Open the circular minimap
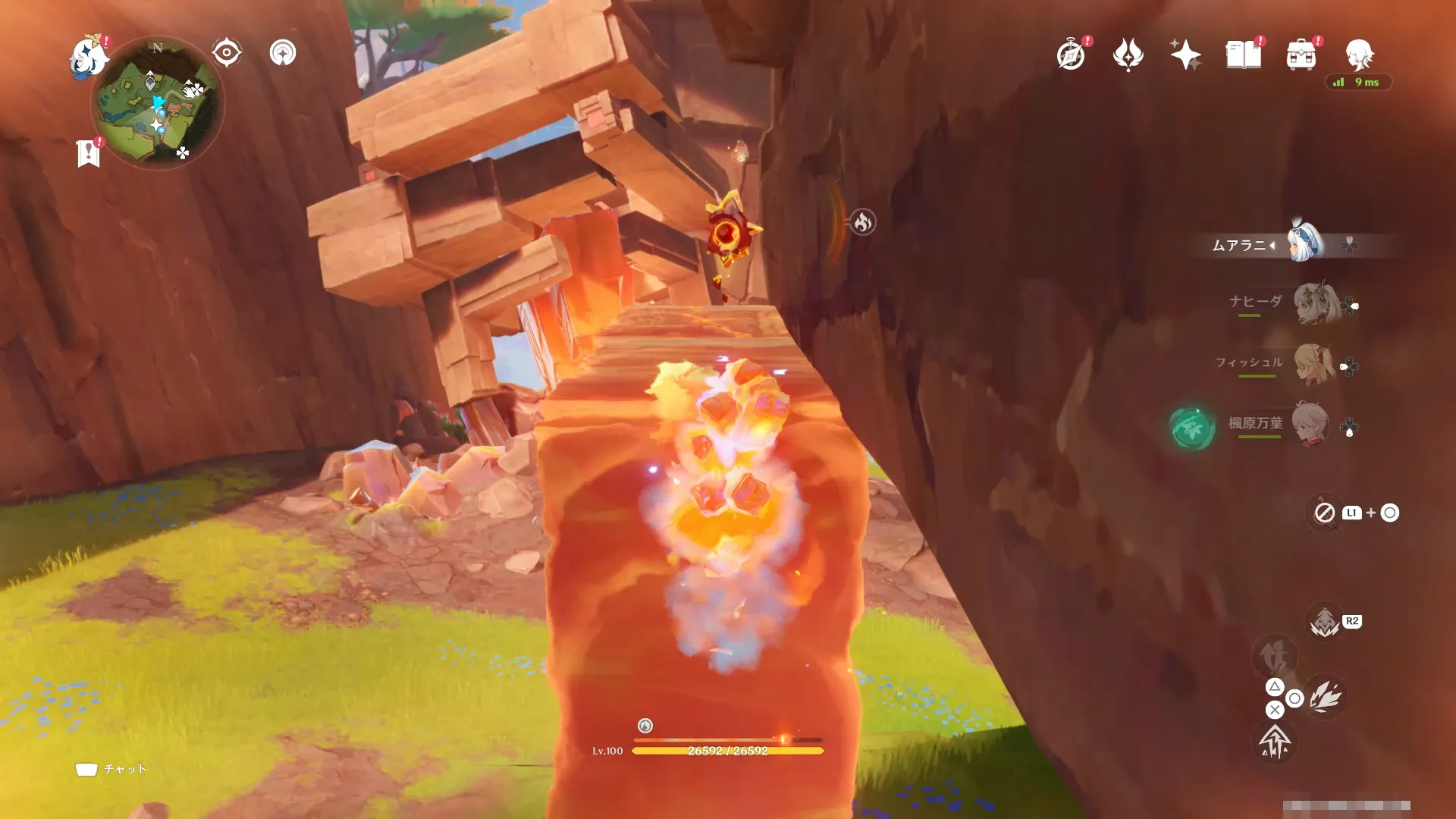 coord(157,104)
